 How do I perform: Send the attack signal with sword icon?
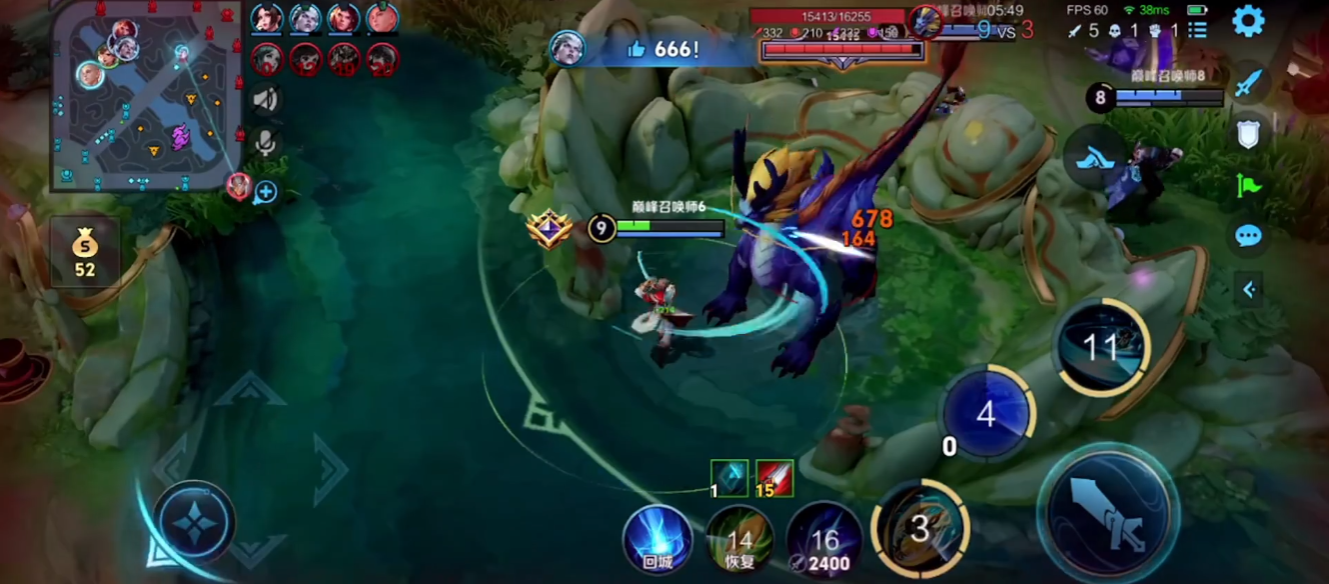[1248, 82]
